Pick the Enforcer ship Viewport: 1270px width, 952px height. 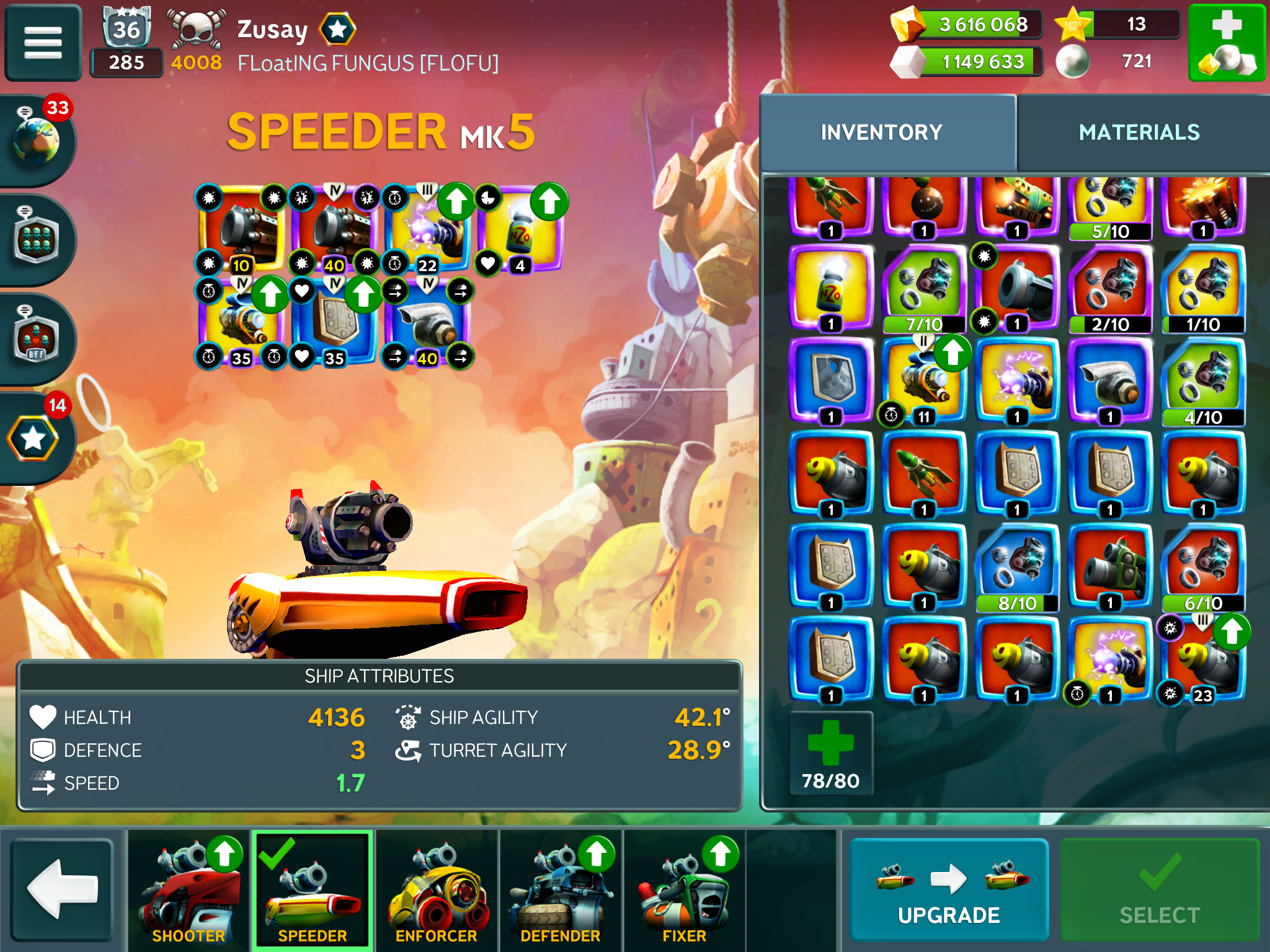pyautogui.click(x=437, y=890)
